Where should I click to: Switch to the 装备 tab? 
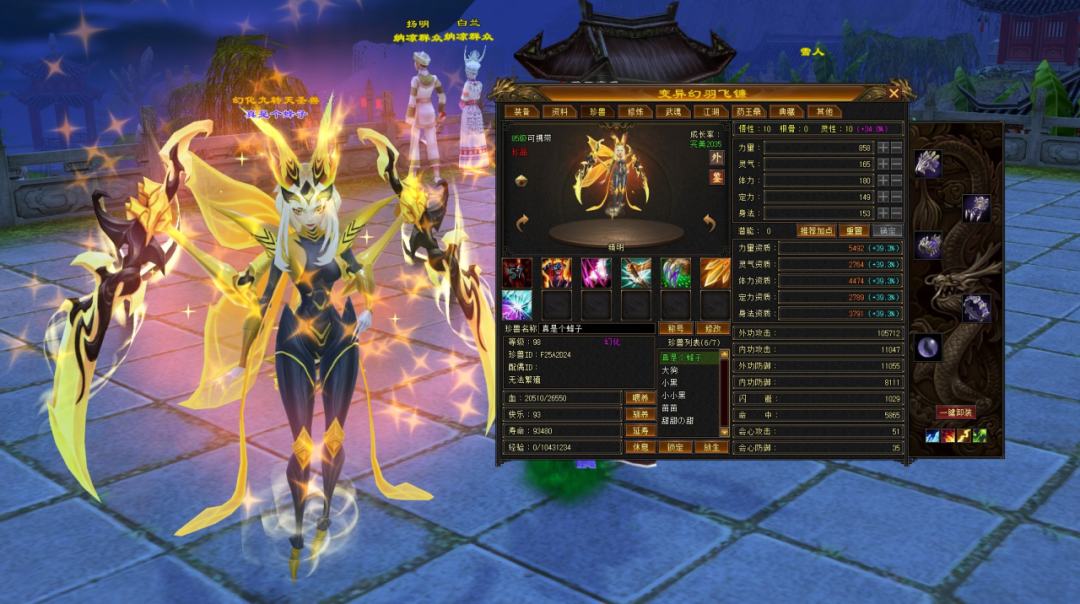pyautogui.click(x=522, y=112)
